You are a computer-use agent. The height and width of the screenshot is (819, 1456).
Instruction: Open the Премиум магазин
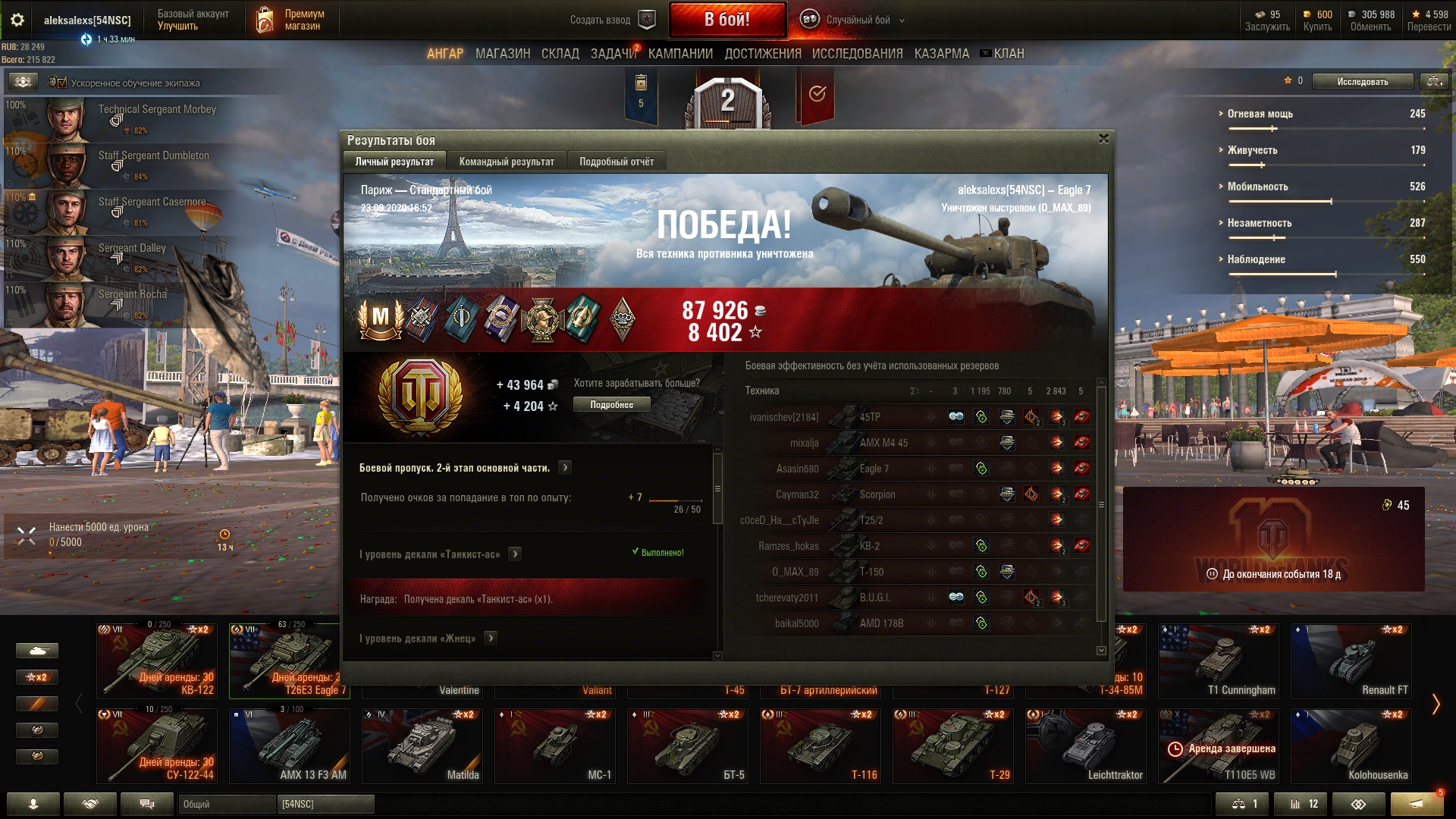coord(292,20)
